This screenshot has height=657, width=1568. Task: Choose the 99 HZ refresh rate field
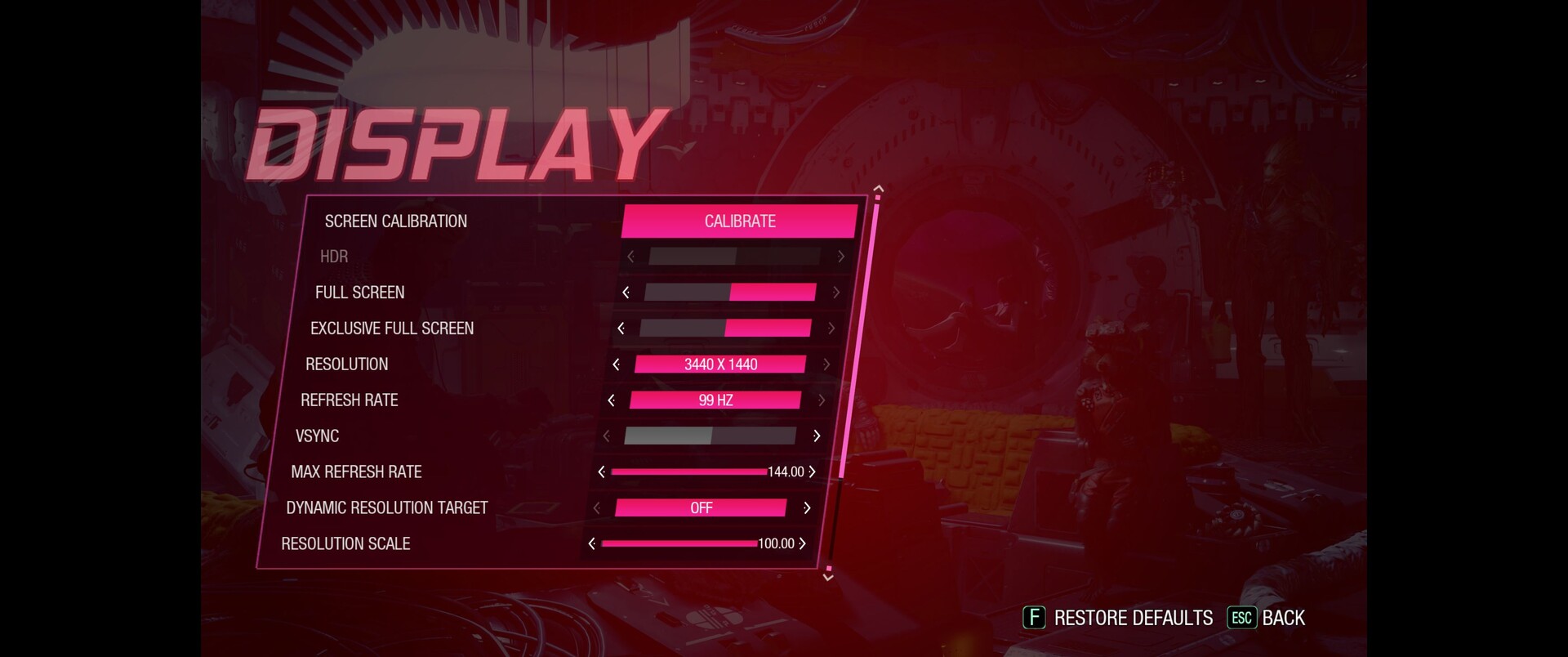point(715,400)
